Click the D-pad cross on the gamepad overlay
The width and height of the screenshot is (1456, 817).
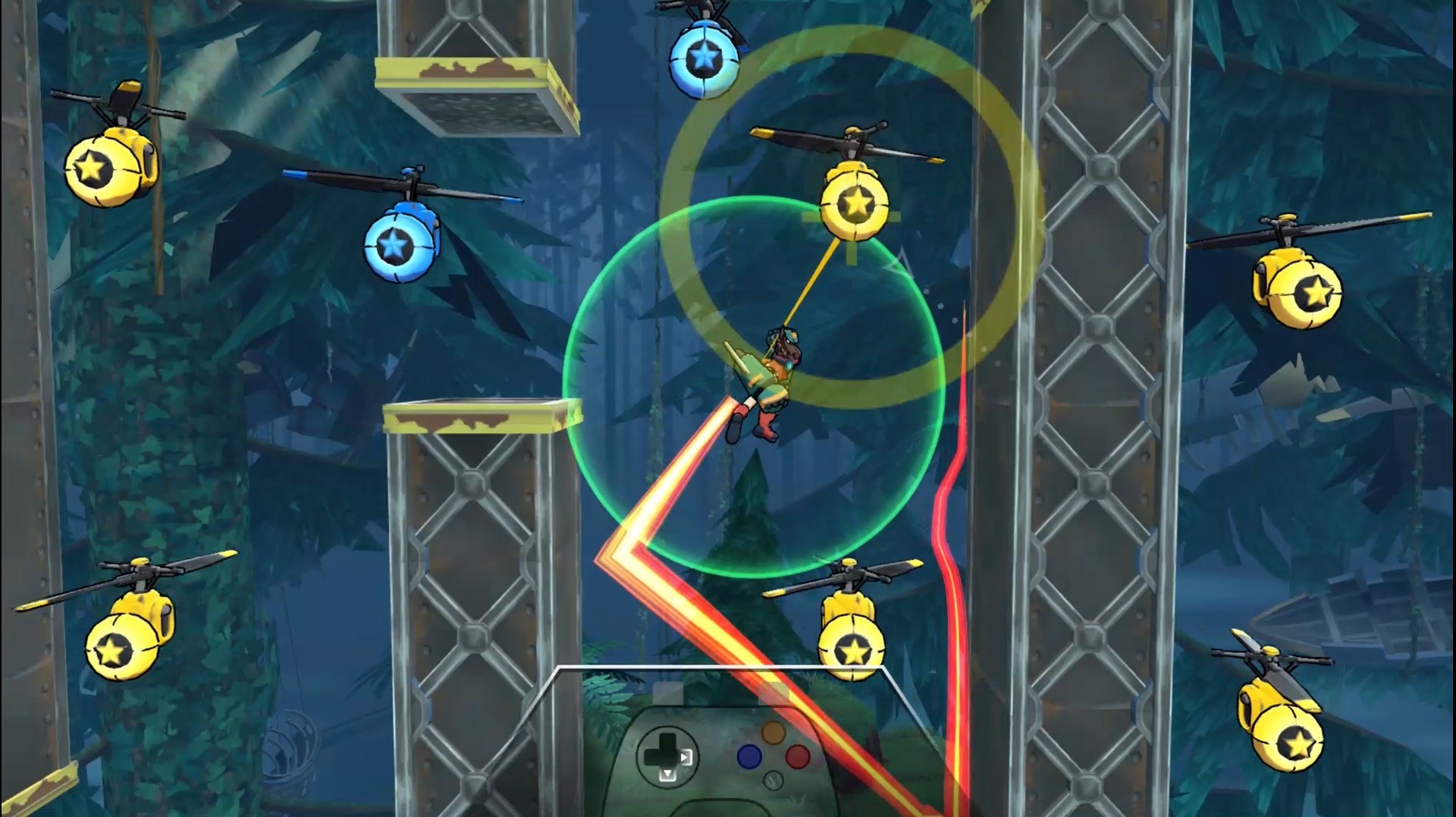[x=667, y=759]
